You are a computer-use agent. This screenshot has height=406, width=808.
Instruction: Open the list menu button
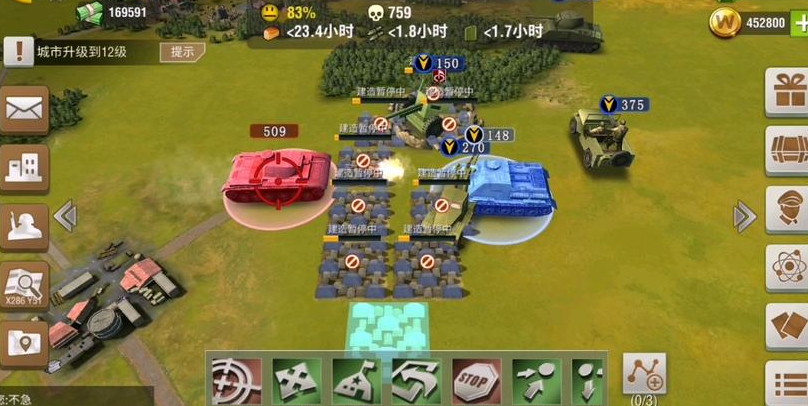coord(788,383)
